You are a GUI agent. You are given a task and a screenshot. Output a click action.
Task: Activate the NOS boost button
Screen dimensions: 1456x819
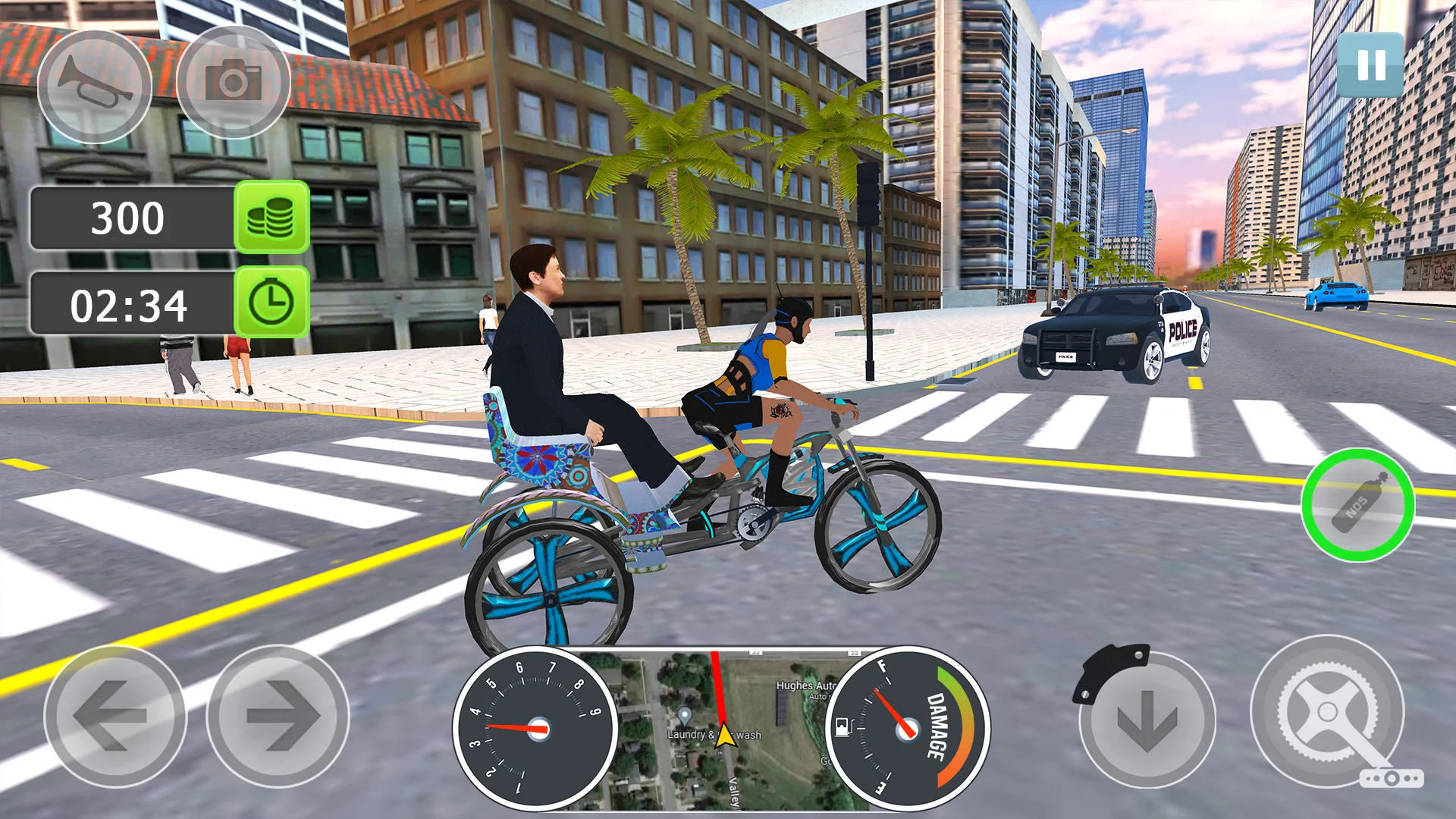coord(1357,505)
